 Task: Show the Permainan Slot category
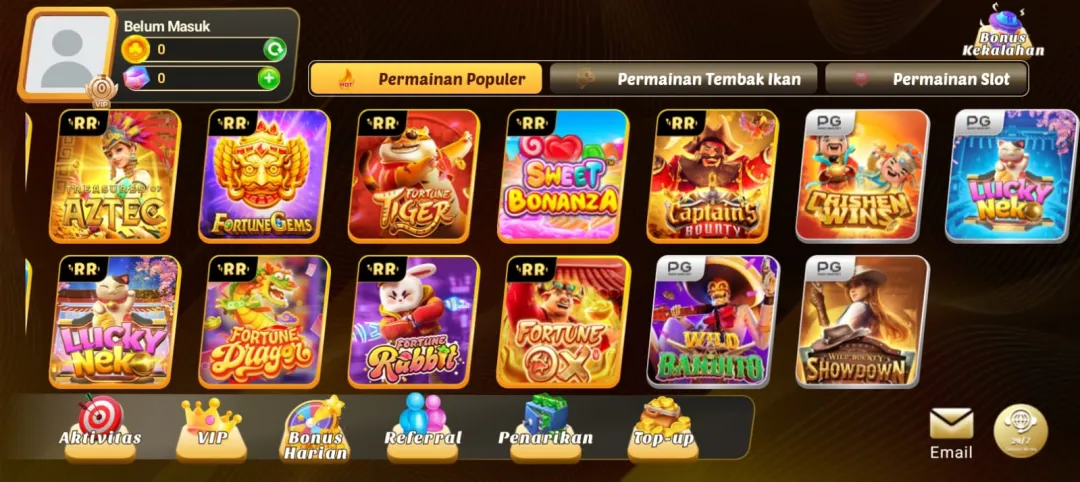pyautogui.click(x=927, y=79)
